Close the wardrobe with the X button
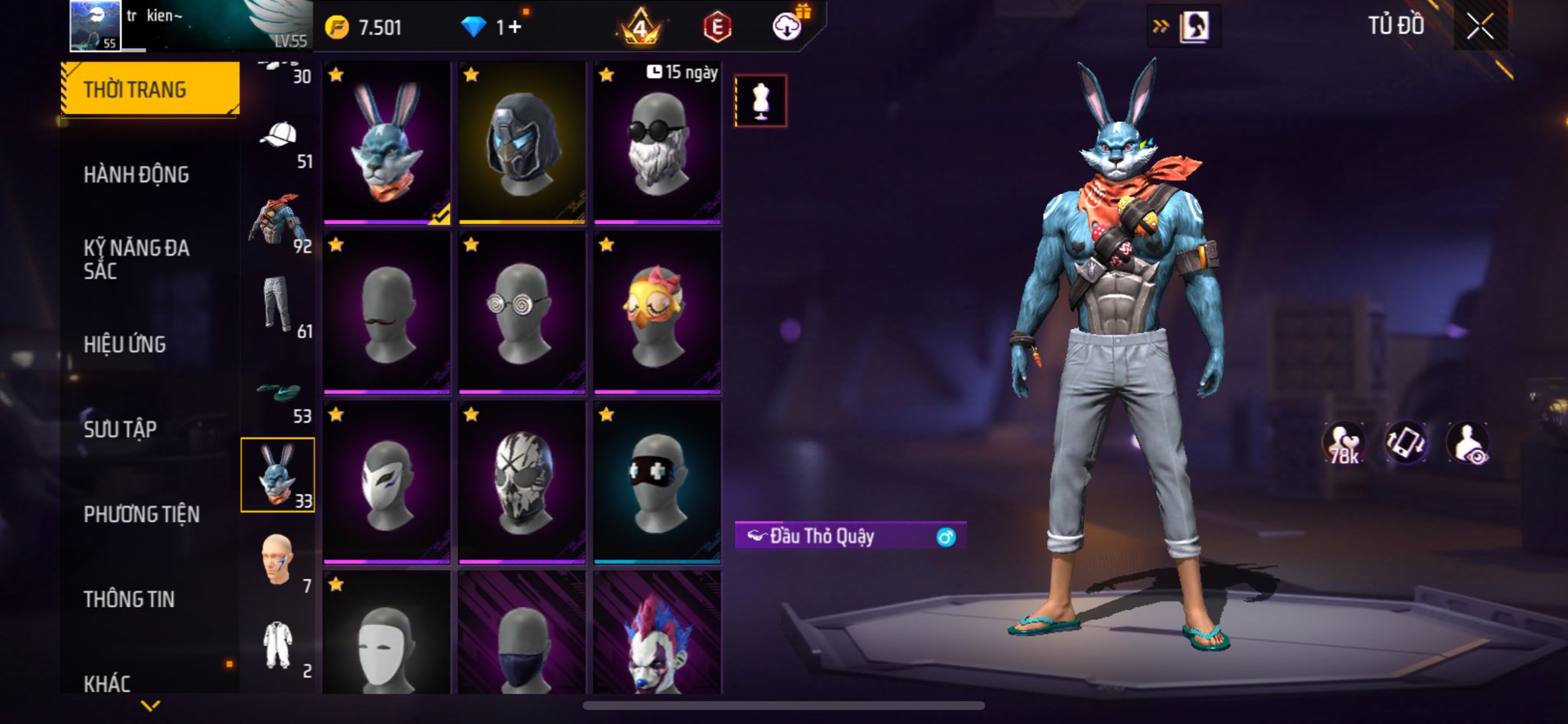The height and width of the screenshot is (724, 1568). click(x=1480, y=27)
